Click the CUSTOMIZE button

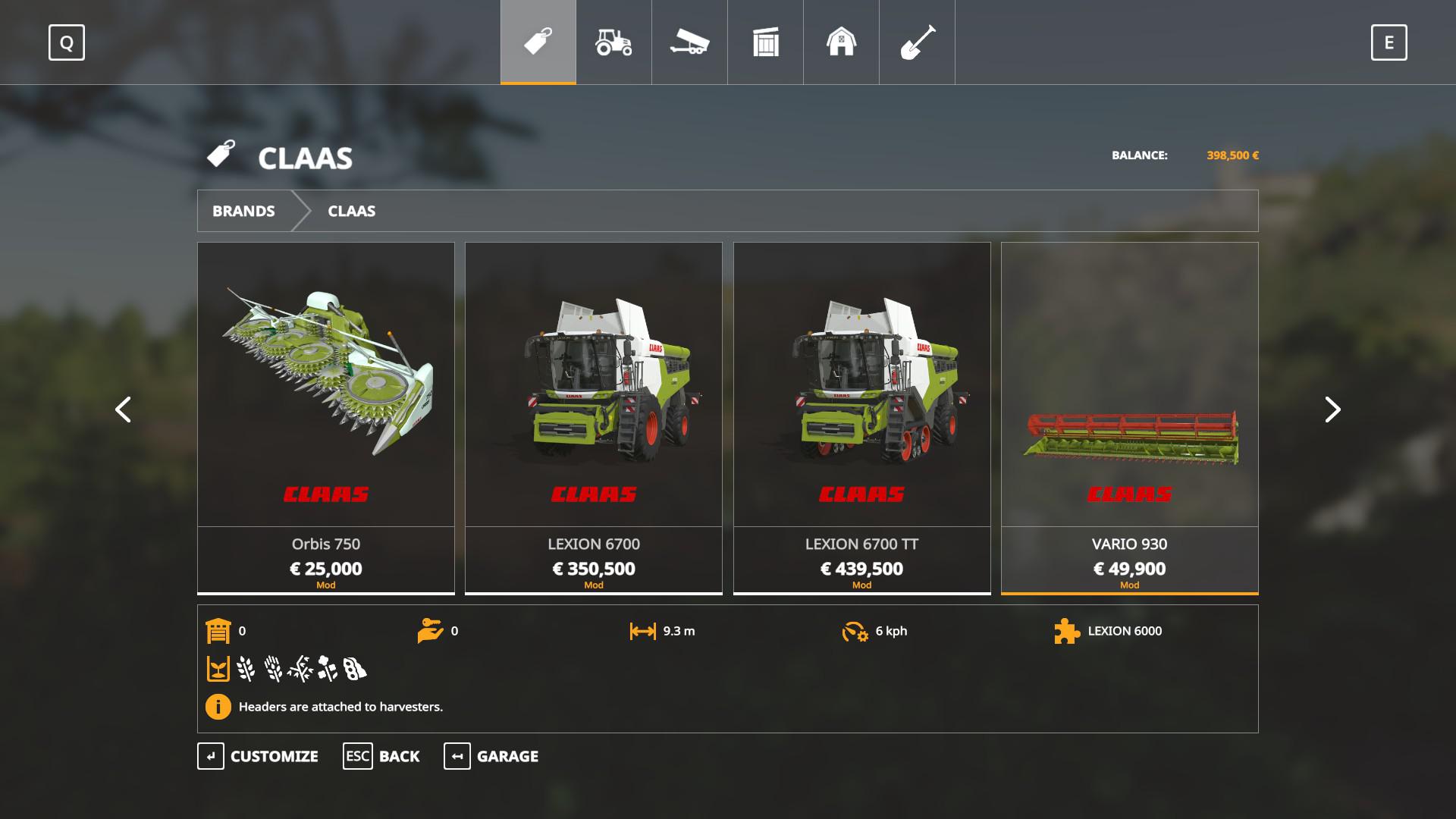pyautogui.click(x=258, y=756)
